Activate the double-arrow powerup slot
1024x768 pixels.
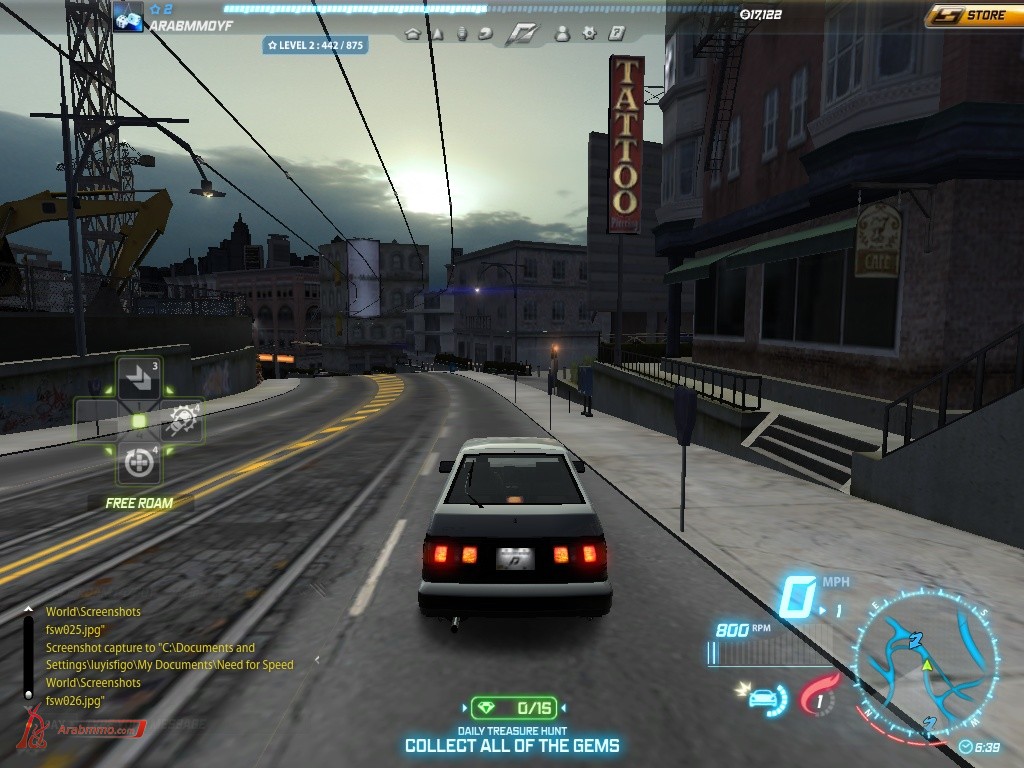pos(138,379)
